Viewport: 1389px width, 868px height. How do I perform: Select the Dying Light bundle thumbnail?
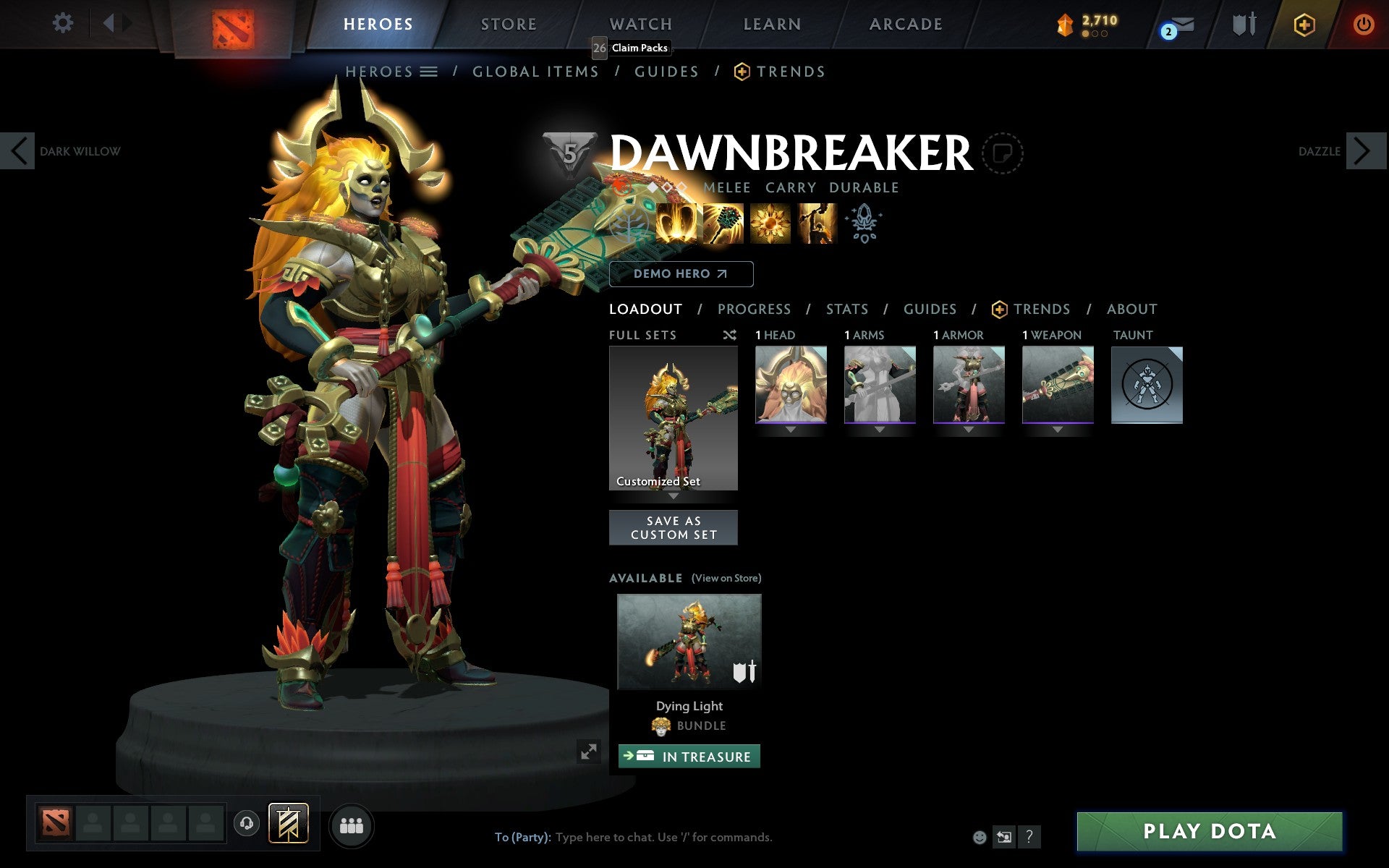pos(689,642)
